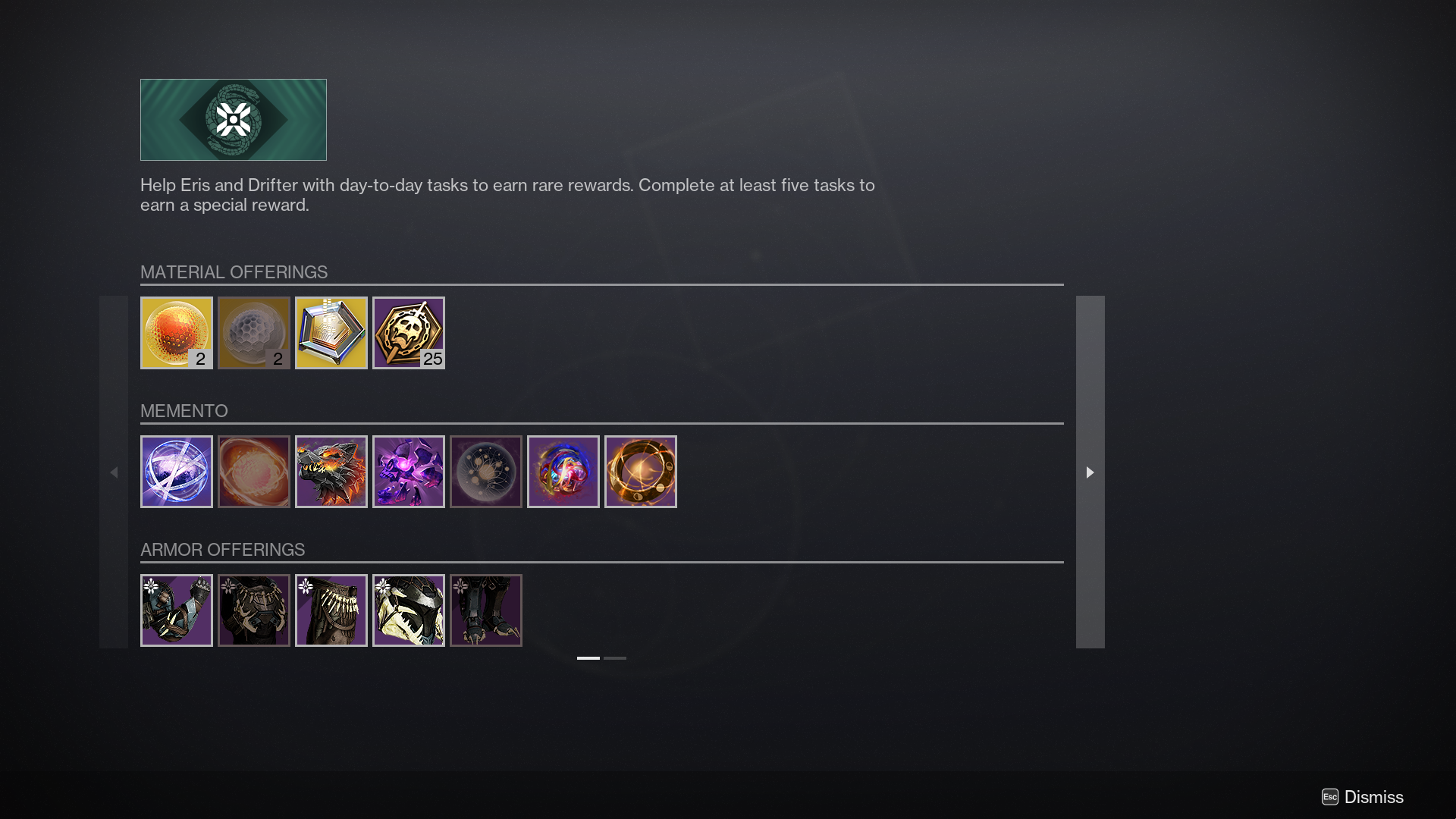Select the second page indicator dot

(616, 658)
